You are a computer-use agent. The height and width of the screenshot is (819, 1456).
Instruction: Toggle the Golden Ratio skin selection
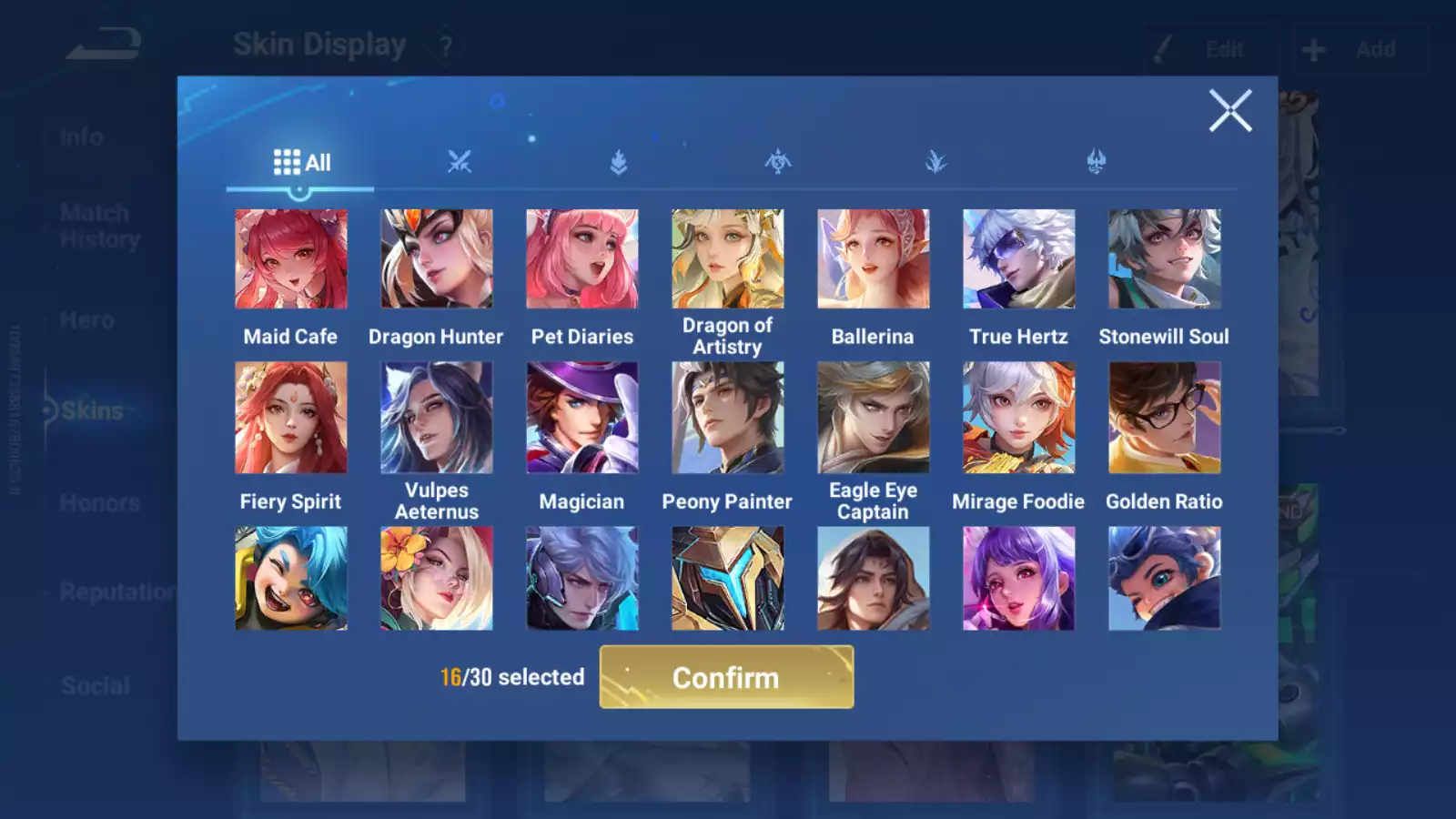1164,417
